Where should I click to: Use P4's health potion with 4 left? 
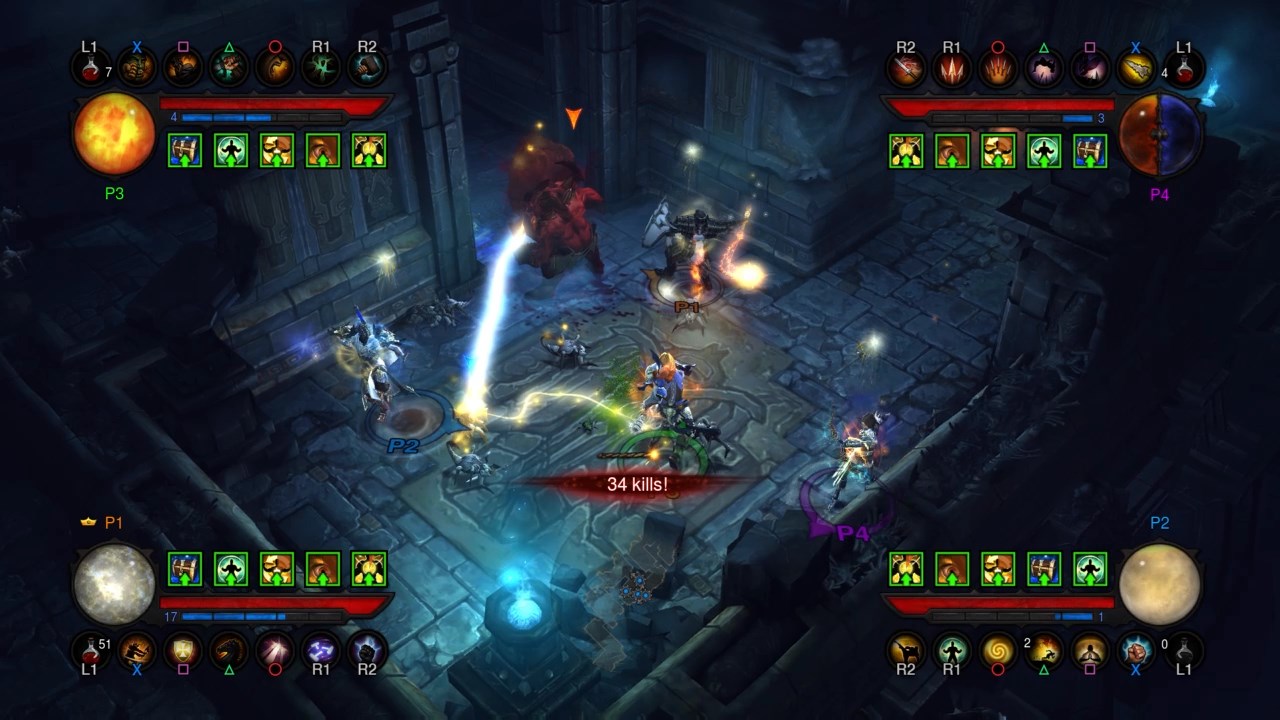[1184, 69]
